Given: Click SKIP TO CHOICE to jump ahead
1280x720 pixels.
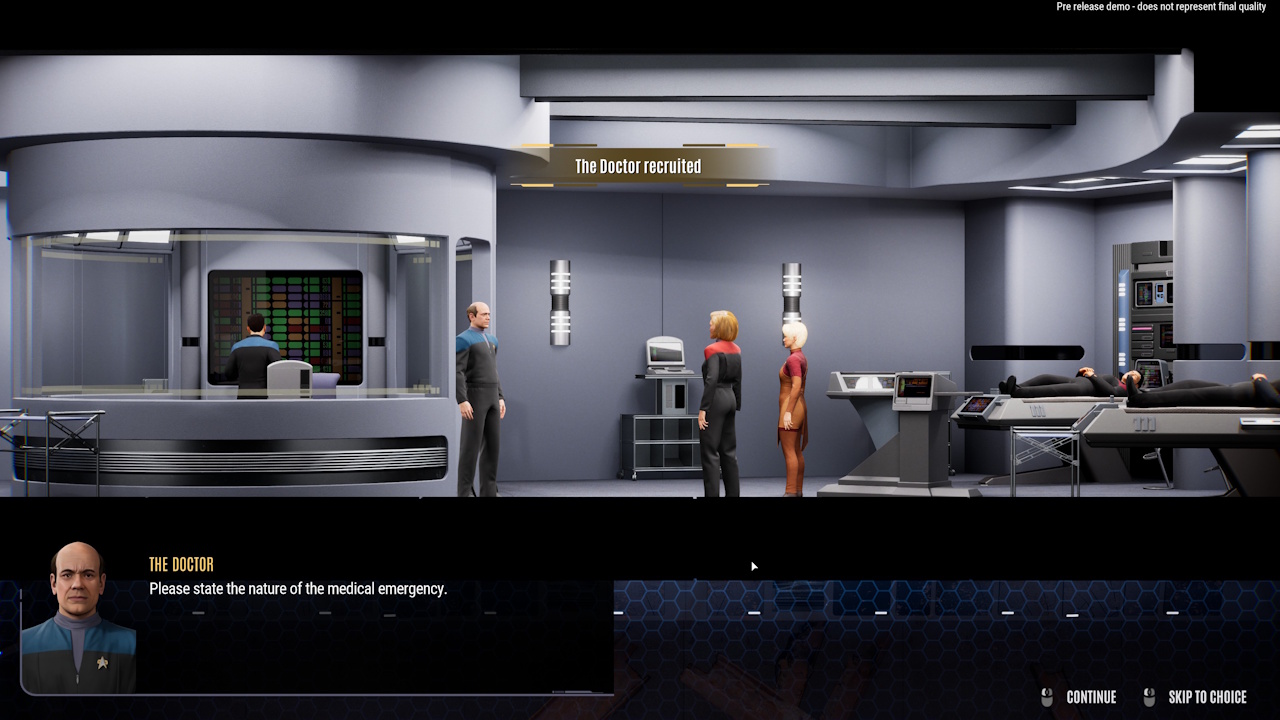Looking at the screenshot, I should tap(1205, 697).
